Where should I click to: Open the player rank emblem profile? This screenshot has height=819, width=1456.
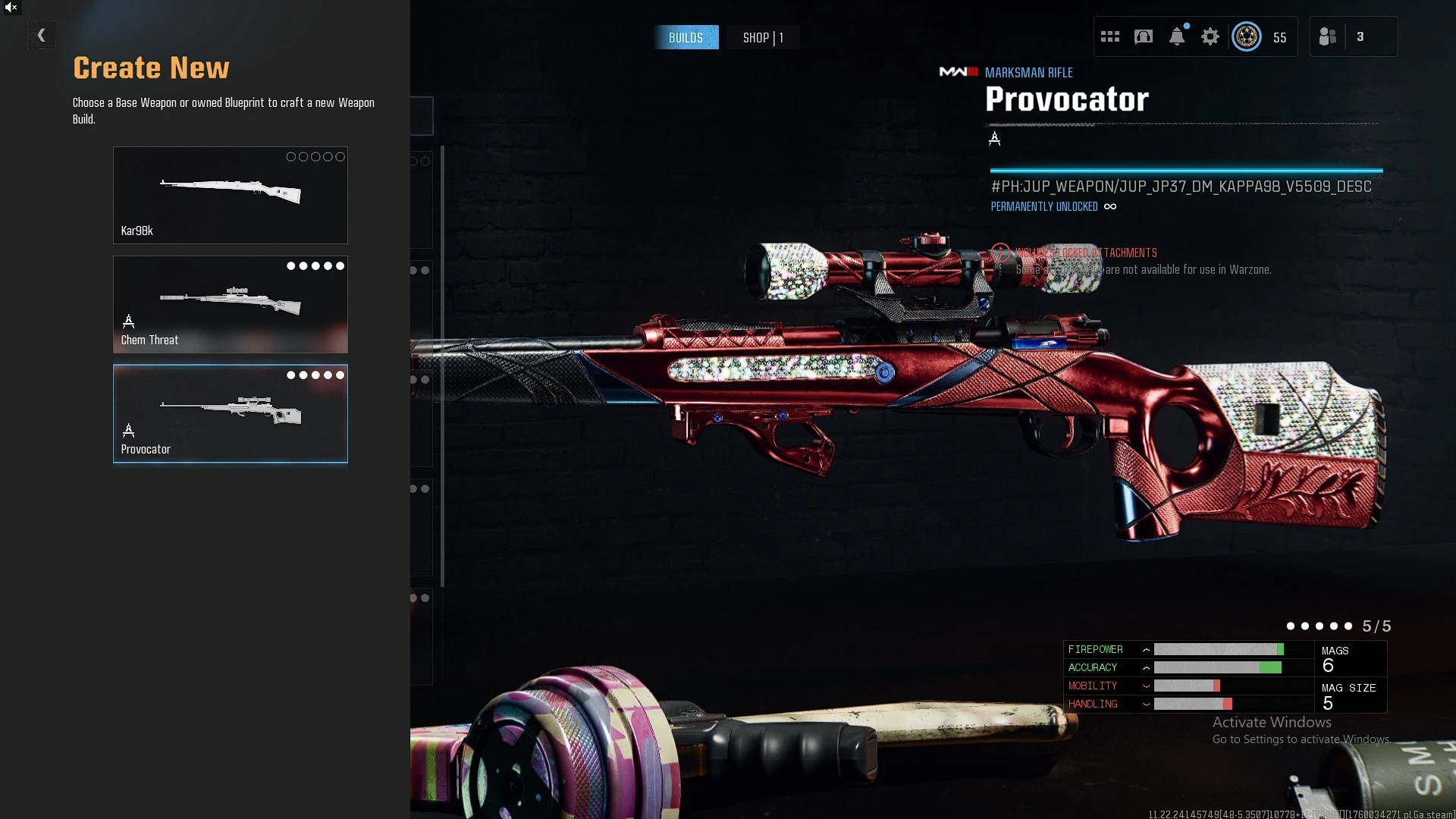point(1247,36)
